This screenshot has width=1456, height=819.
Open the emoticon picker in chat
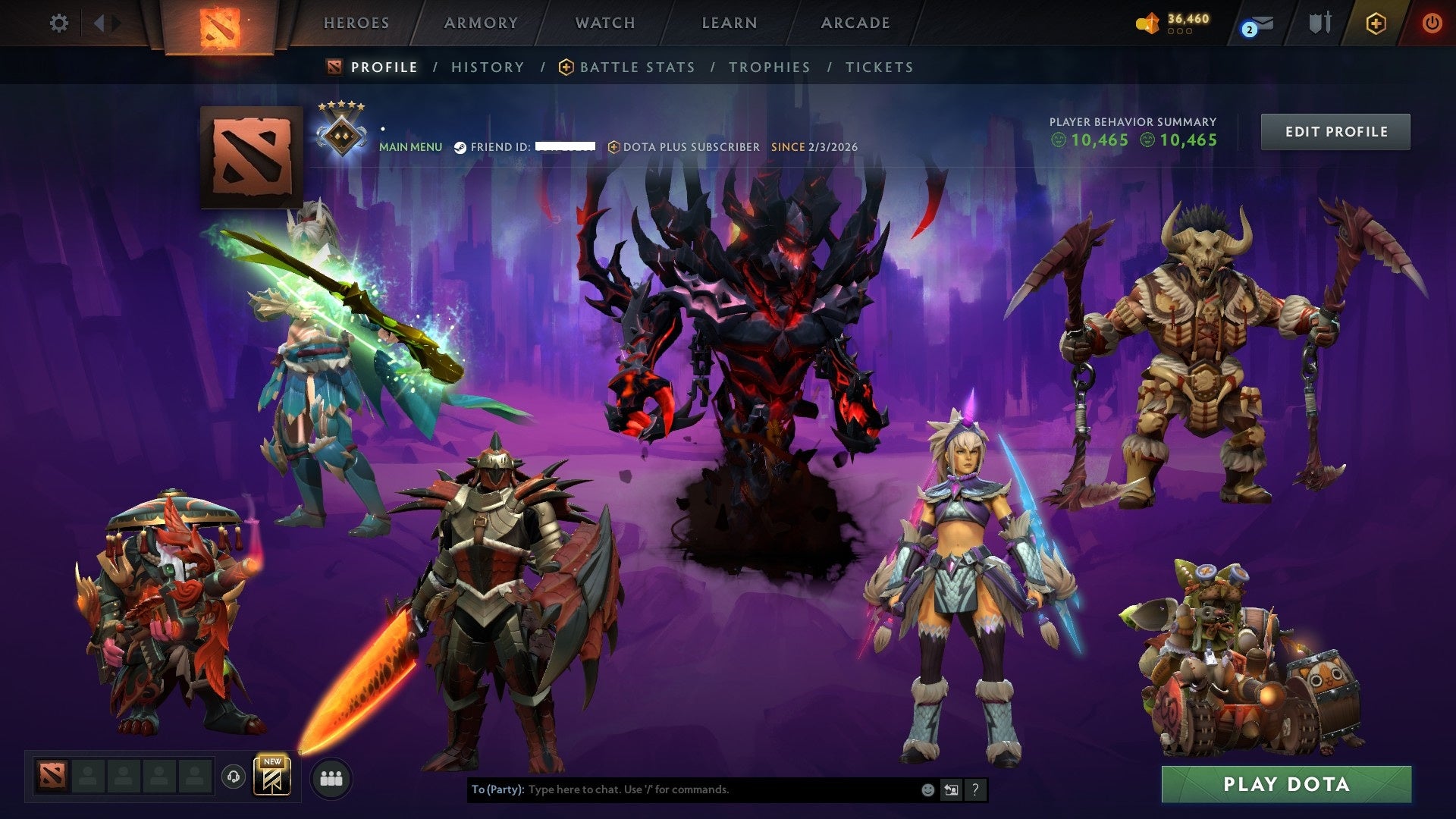927,789
